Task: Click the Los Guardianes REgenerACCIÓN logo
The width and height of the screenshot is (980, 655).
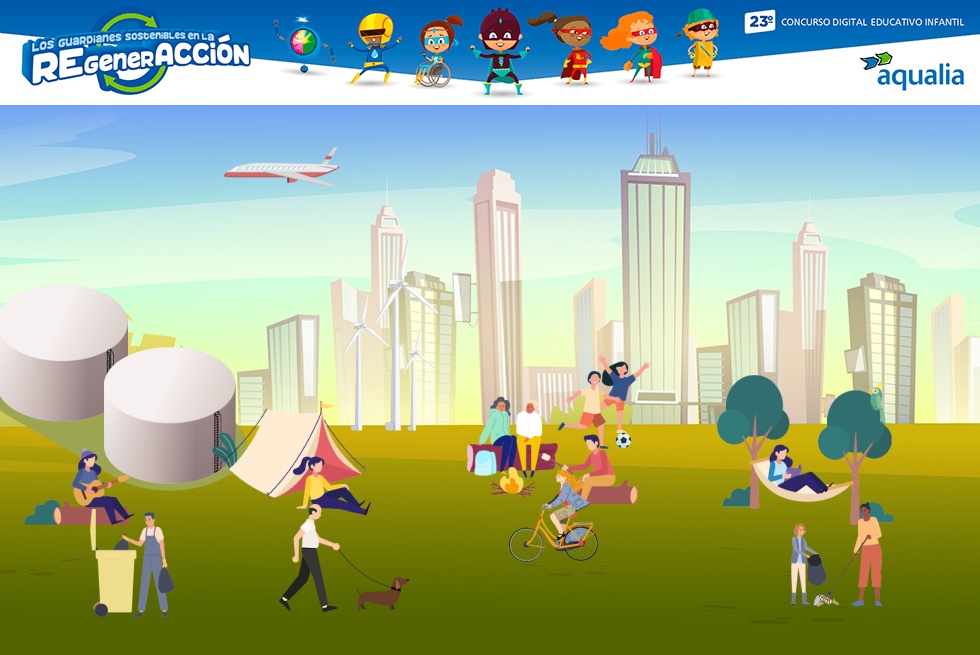Action: 136,54
